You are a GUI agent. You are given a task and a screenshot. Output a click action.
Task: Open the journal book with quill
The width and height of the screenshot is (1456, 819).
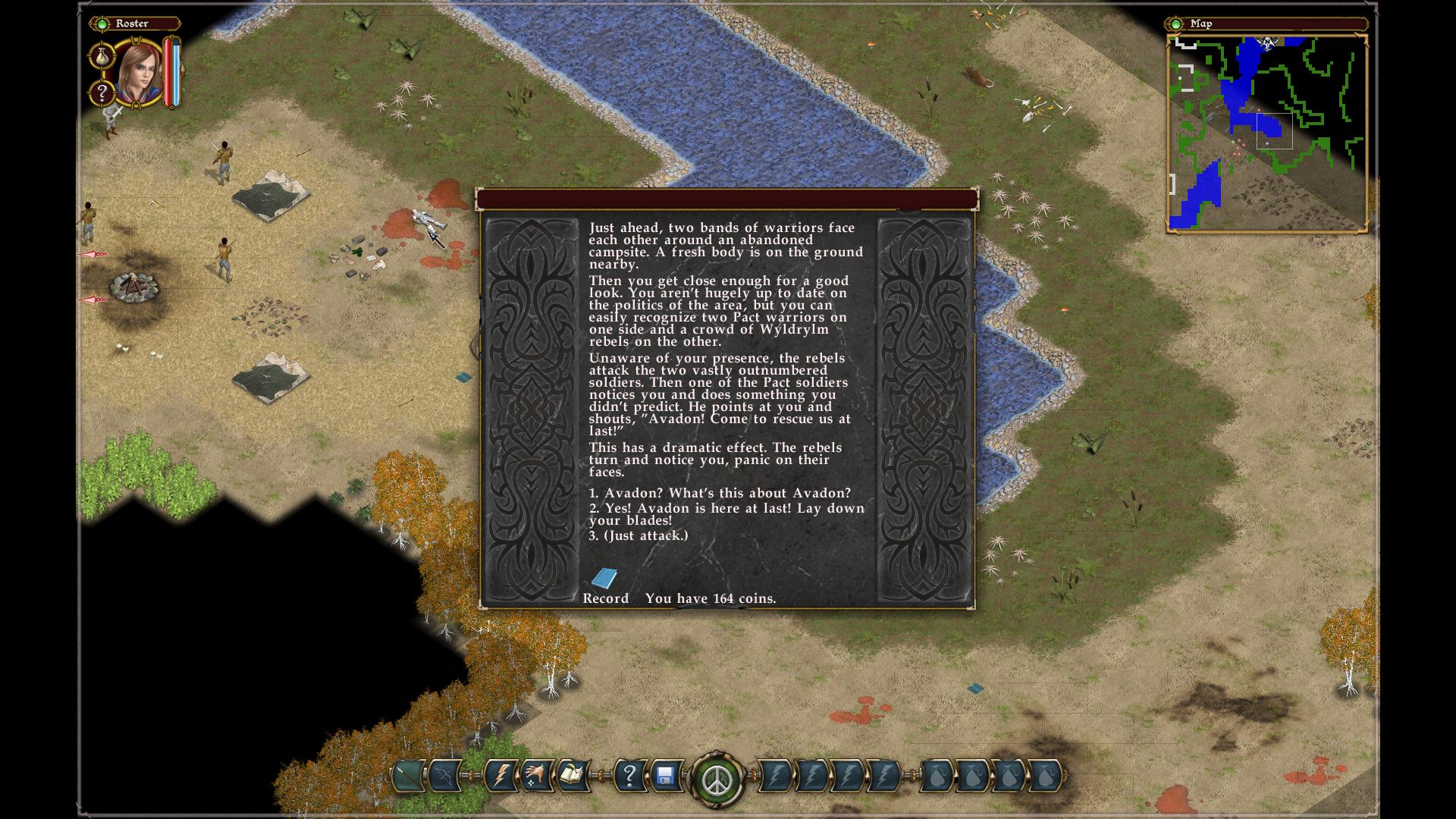(x=570, y=776)
